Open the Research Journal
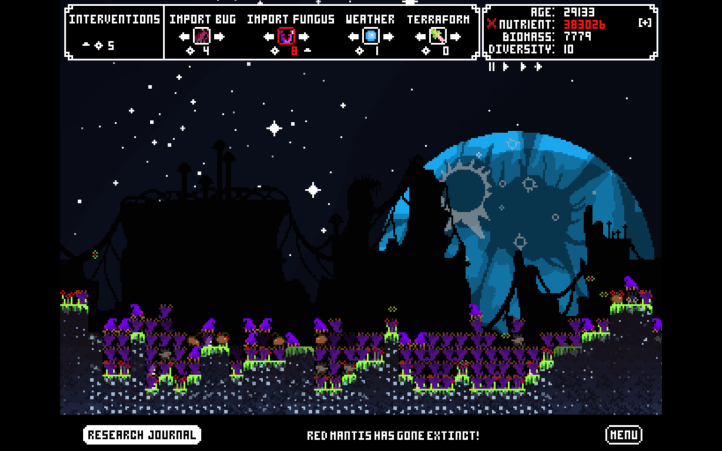Image resolution: width=722 pixels, height=451 pixels. click(x=142, y=435)
